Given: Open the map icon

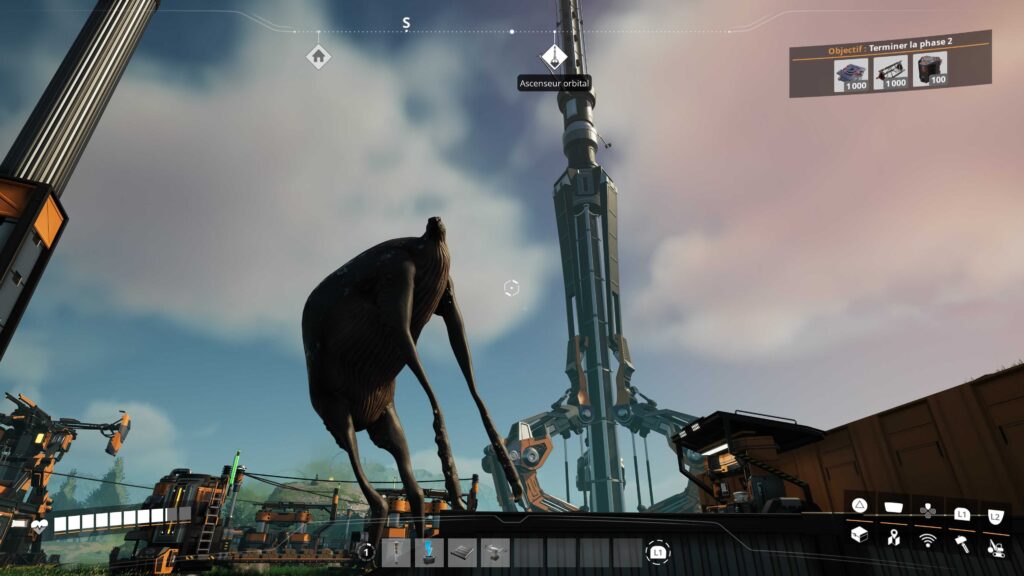Looking at the screenshot, I should 893,538.
